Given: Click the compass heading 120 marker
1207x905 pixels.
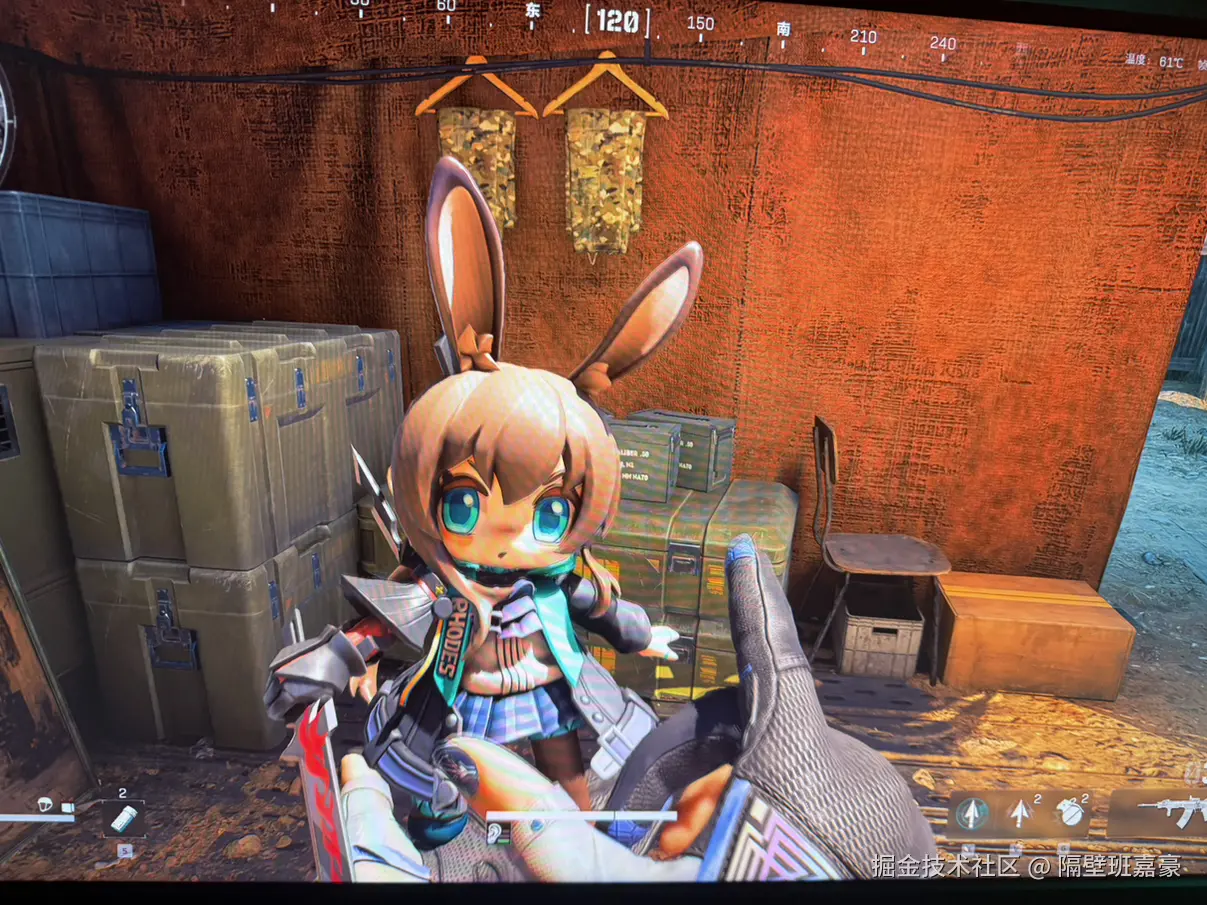Looking at the screenshot, I should 617,21.
